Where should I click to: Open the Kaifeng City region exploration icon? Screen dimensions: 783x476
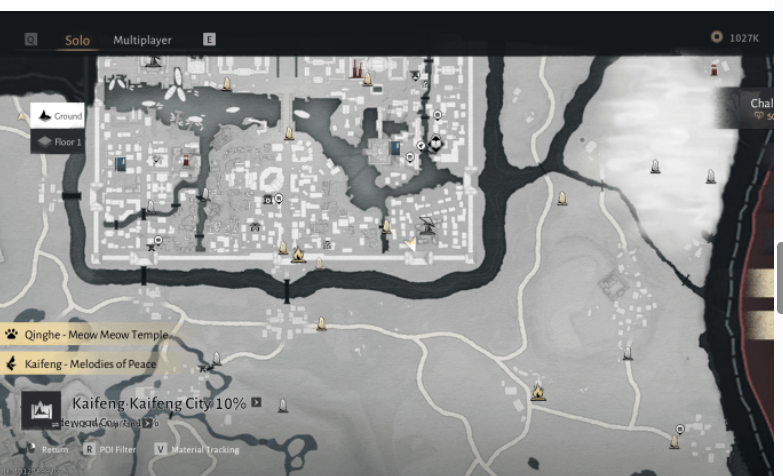tap(42, 411)
